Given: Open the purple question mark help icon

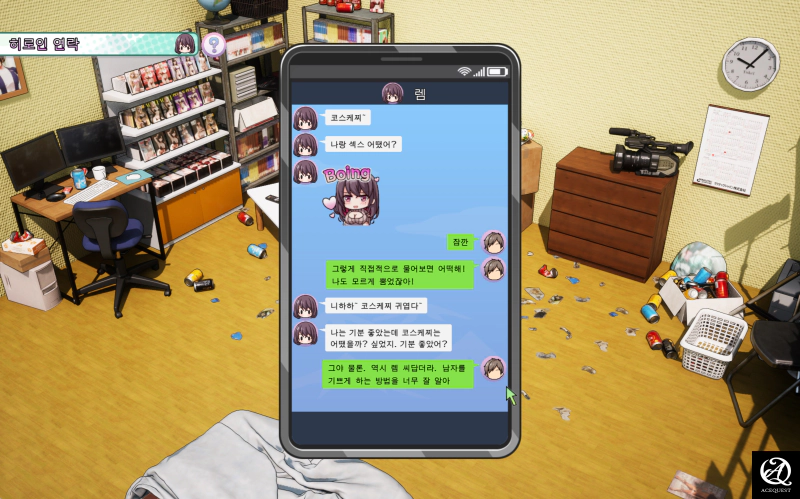Looking at the screenshot, I should coord(213,44).
